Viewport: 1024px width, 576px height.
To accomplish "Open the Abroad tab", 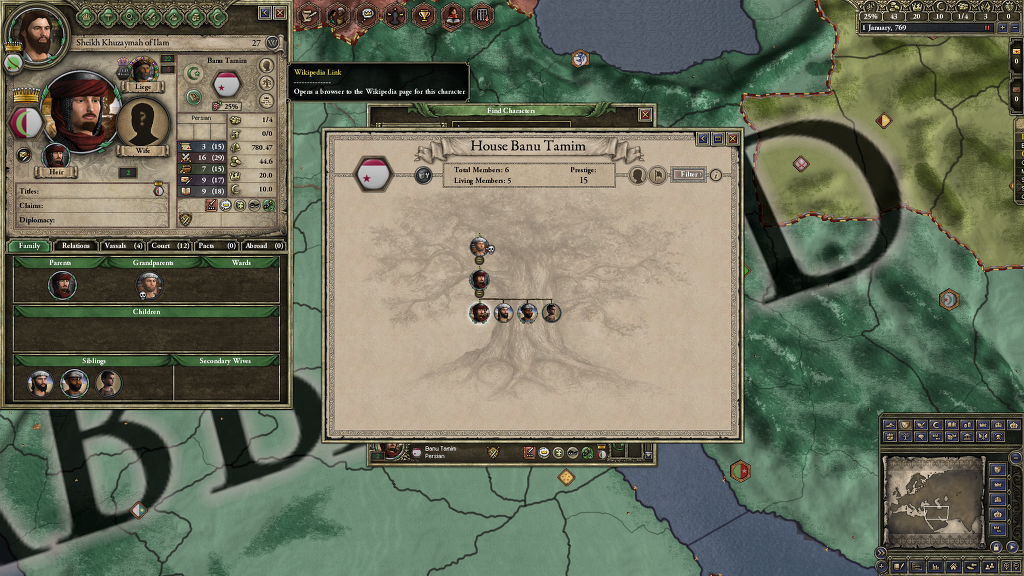I will click(263, 245).
